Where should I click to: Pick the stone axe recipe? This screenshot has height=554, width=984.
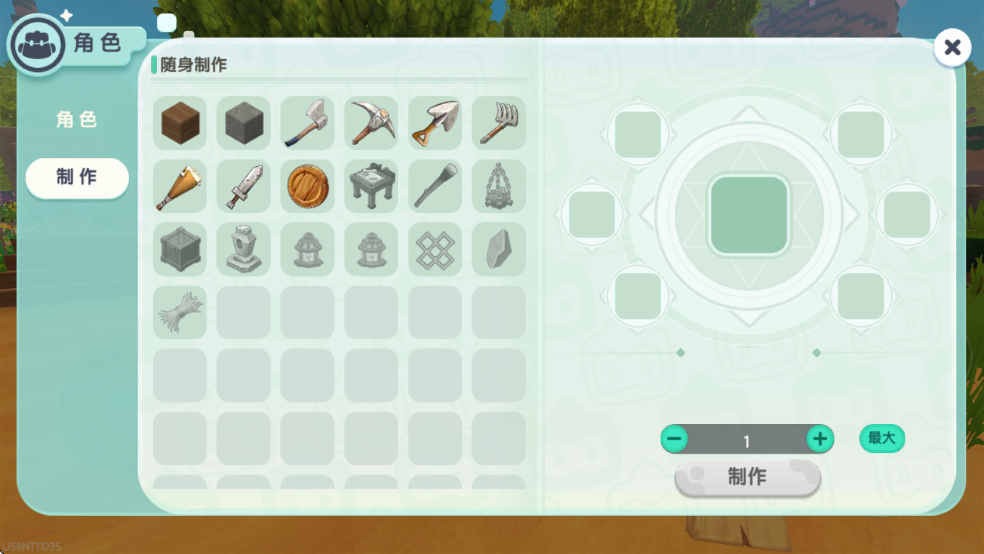click(x=307, y=123)
